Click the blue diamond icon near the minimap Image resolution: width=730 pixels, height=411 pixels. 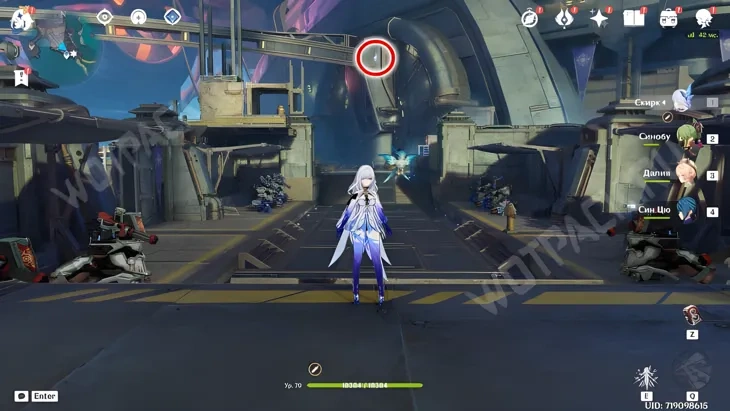coord(172,16)
